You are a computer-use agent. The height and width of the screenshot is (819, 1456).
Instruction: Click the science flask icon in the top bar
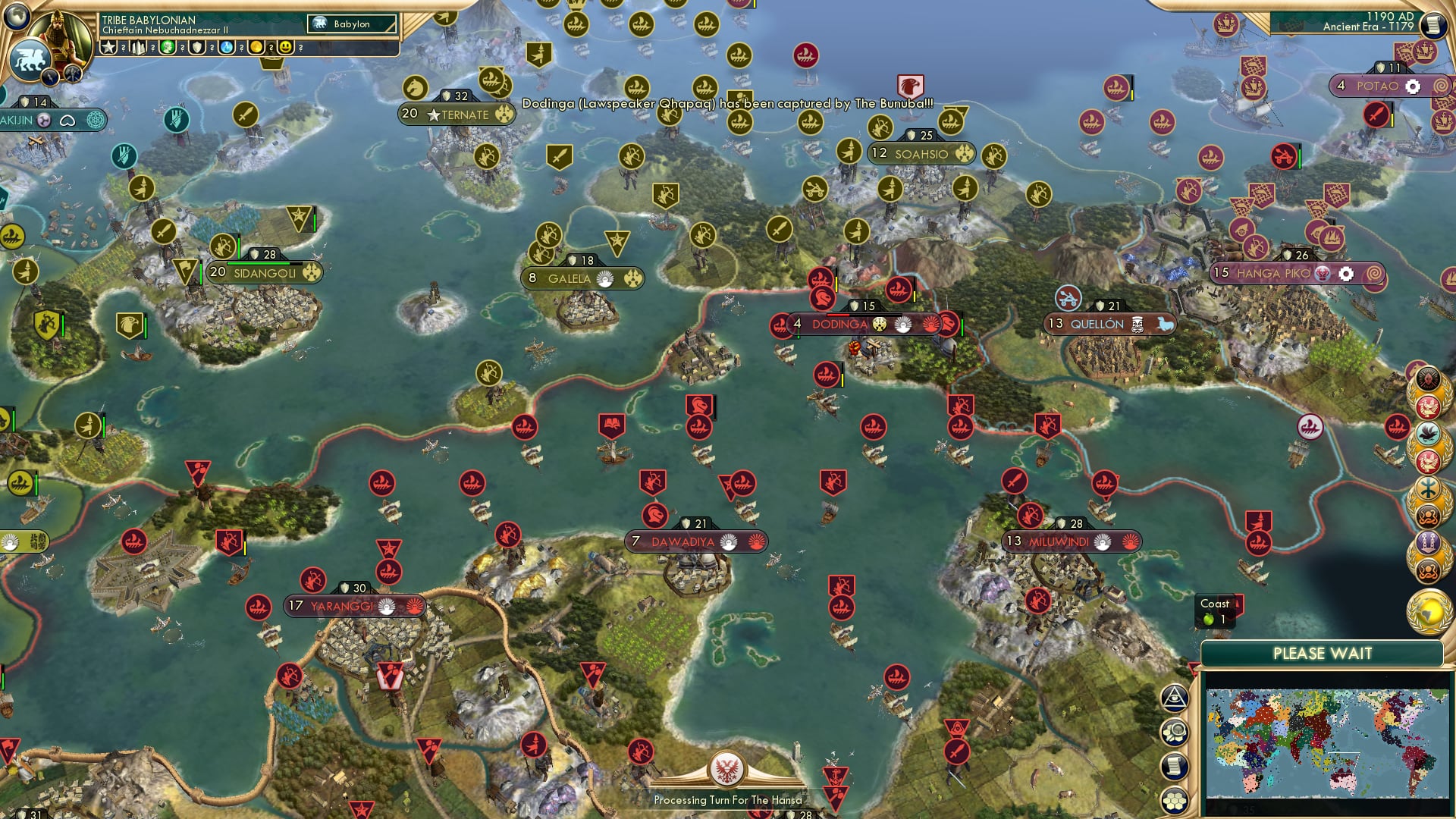[225, 46]
